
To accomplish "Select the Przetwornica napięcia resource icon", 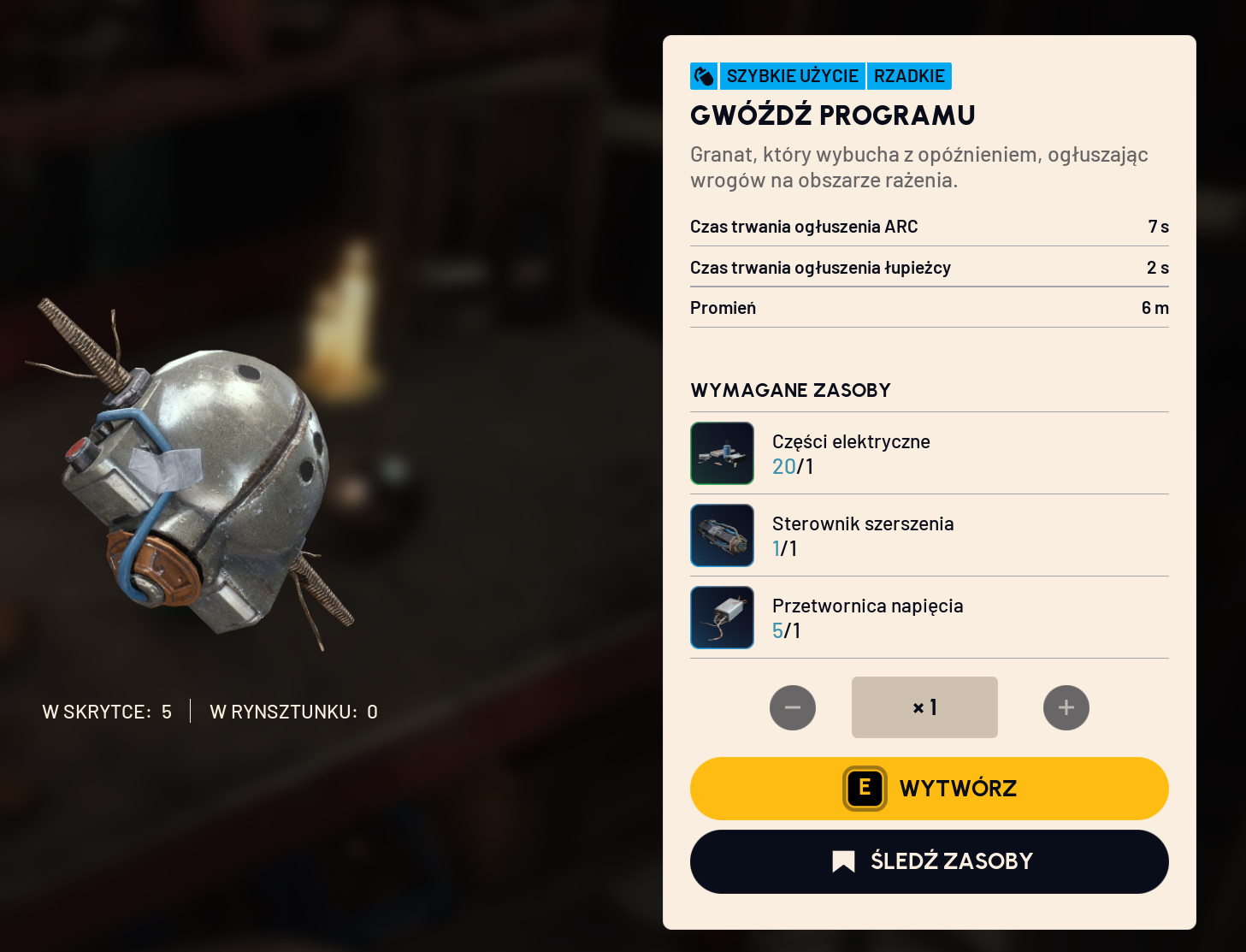I will click(723, 618).
